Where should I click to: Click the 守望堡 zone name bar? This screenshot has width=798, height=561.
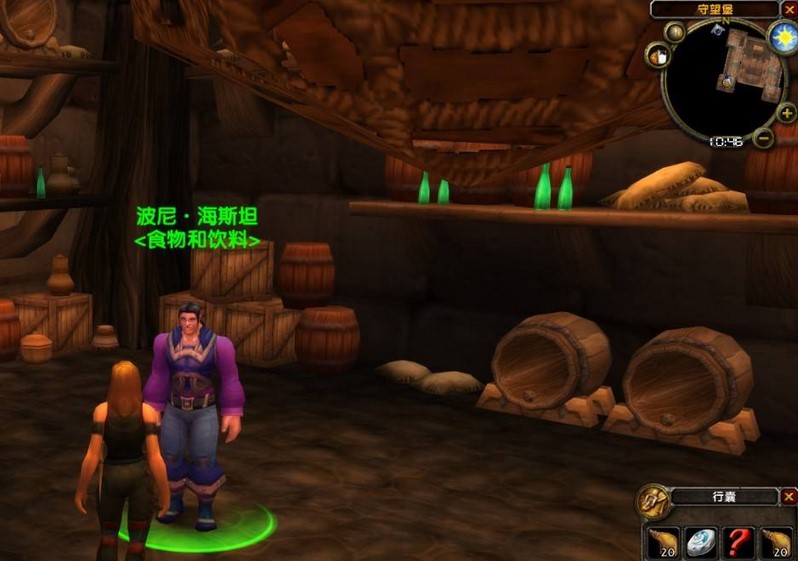pos(713,9)
